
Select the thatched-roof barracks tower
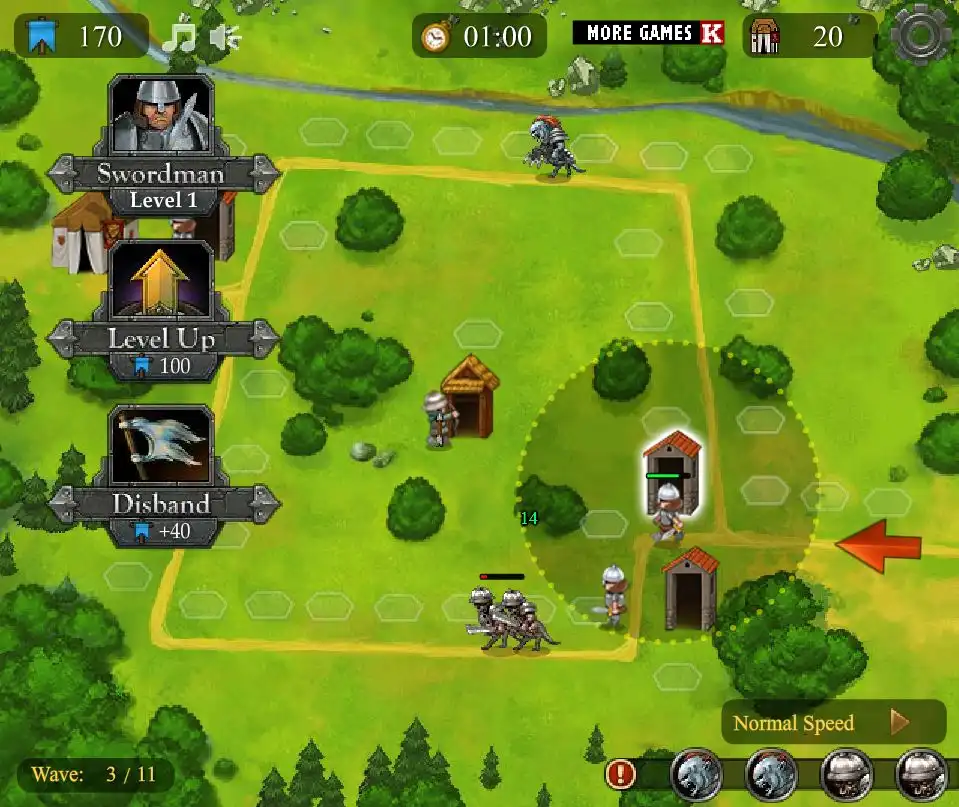pos(470,395)
